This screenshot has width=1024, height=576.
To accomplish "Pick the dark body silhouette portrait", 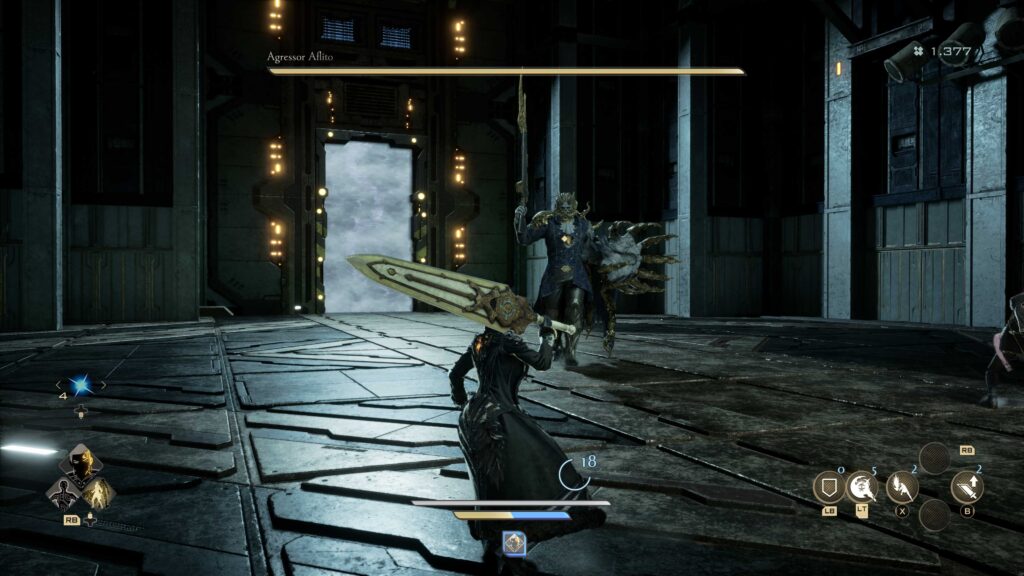I will [62, 492].
